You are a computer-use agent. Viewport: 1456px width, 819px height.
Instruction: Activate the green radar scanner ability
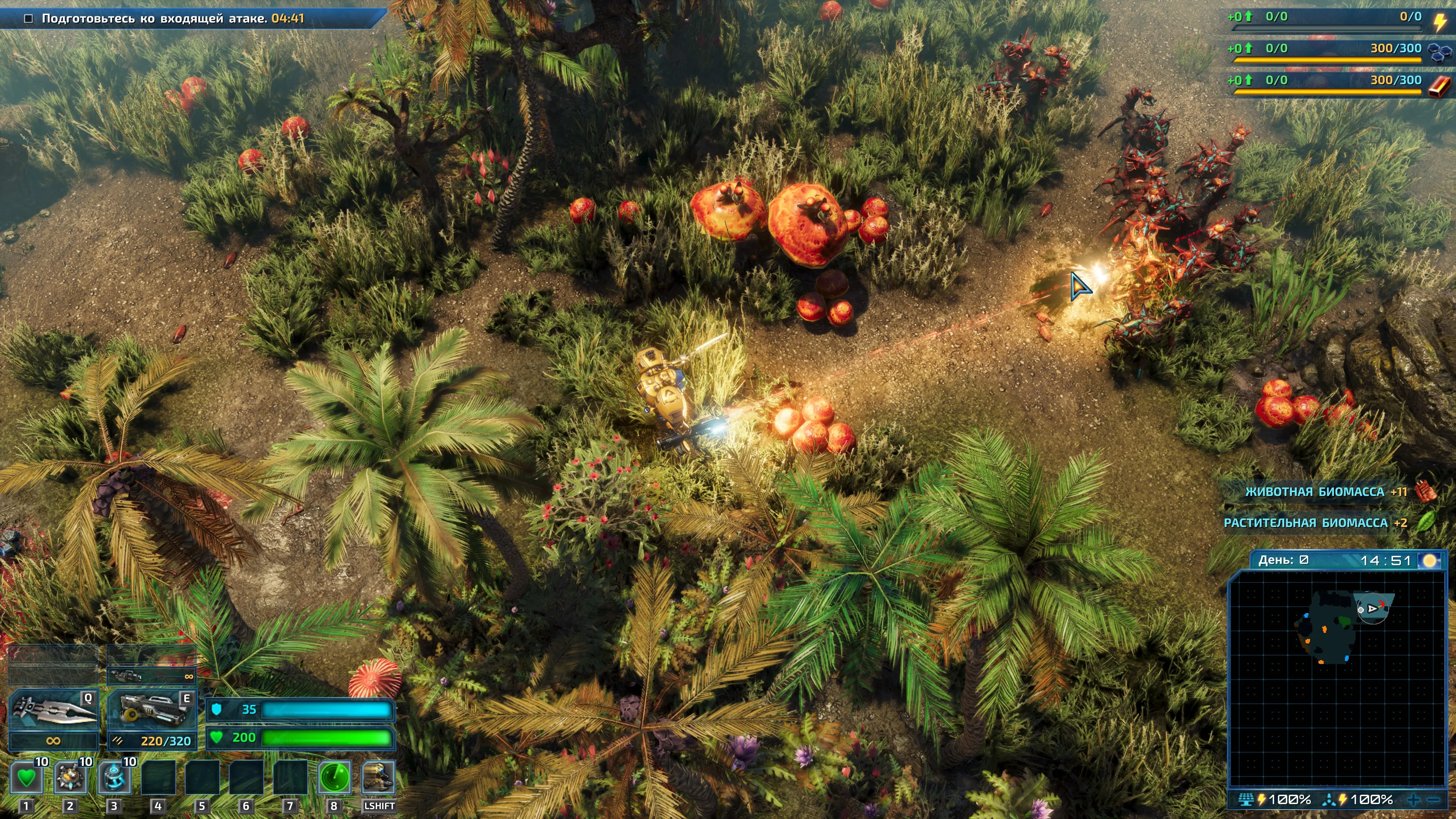click(334, 778)
